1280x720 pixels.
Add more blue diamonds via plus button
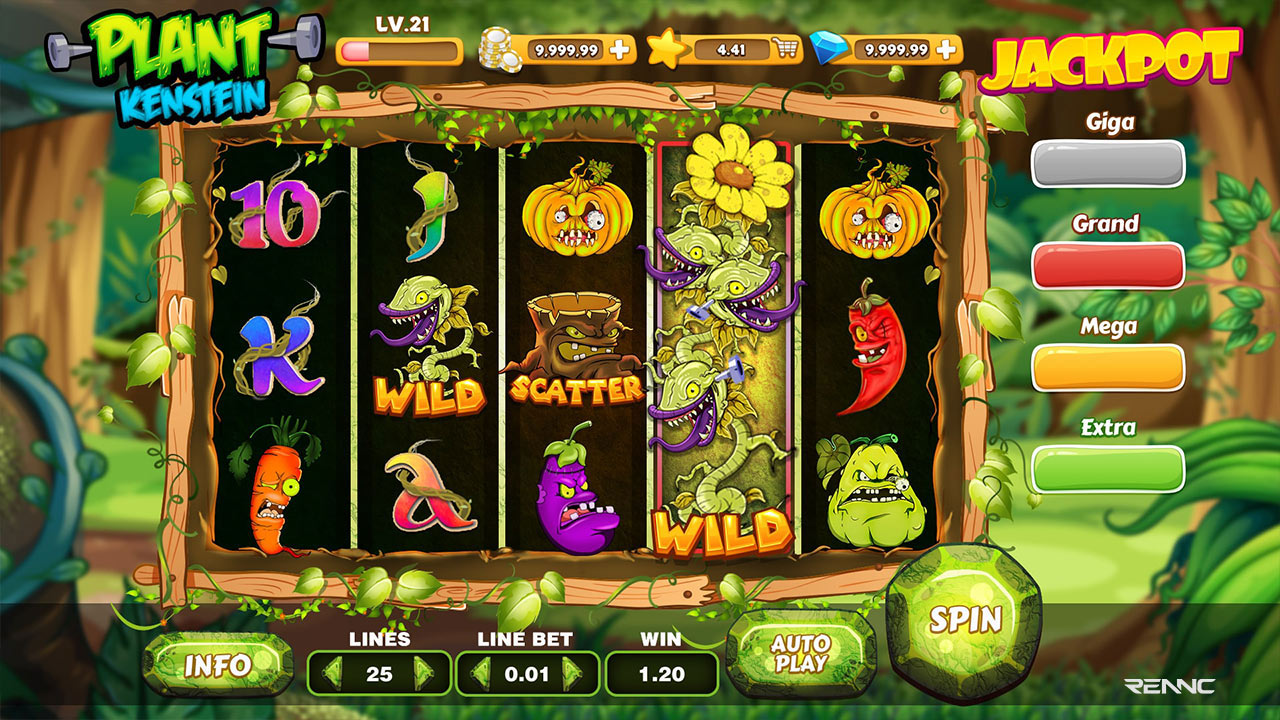[x=945, y=49]
